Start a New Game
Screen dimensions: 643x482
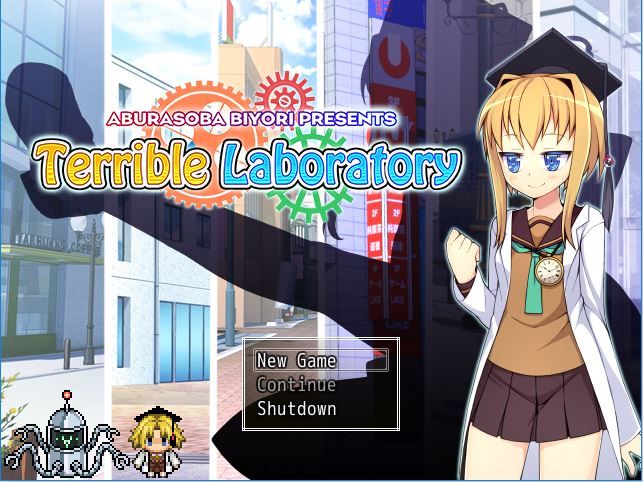click(x=296, y=361)
